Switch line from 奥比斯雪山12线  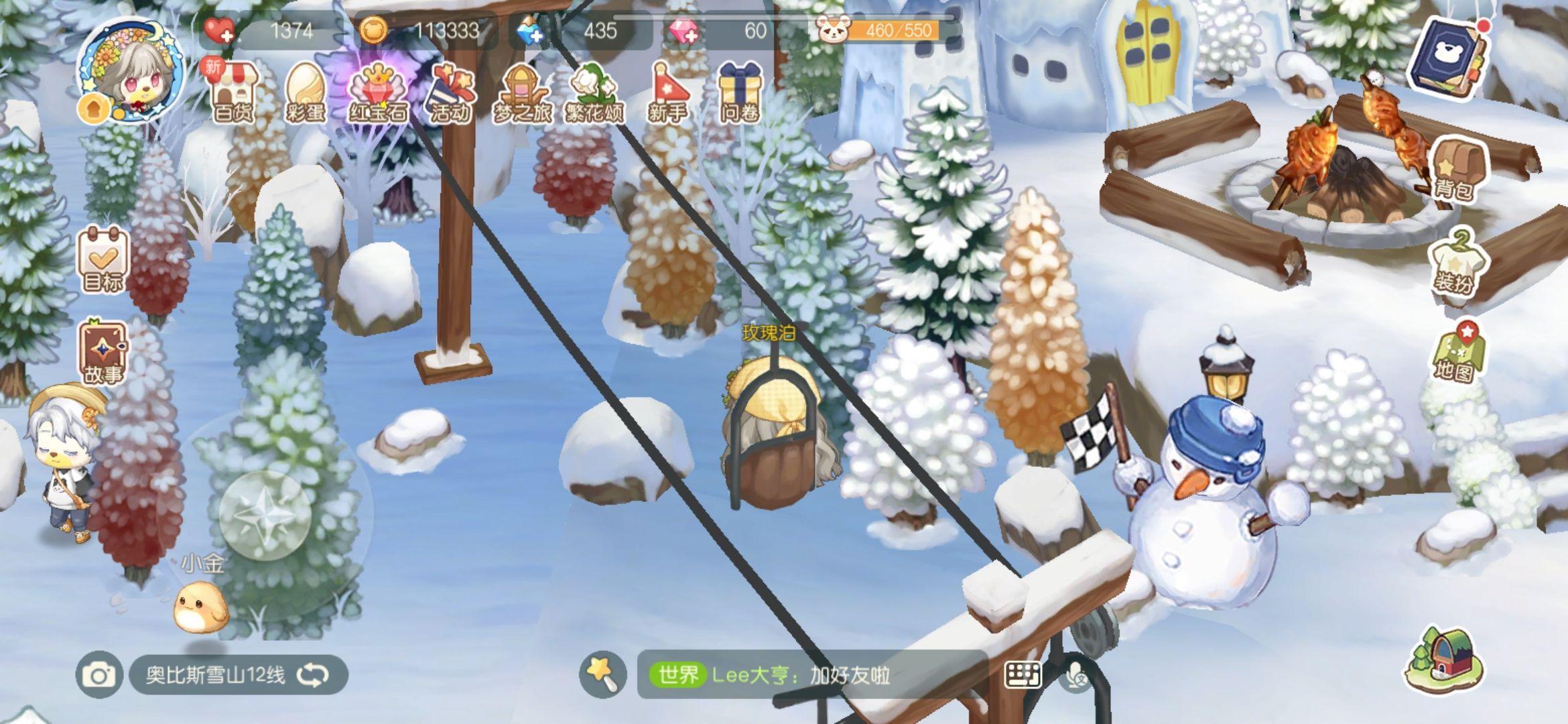point(312,674)
